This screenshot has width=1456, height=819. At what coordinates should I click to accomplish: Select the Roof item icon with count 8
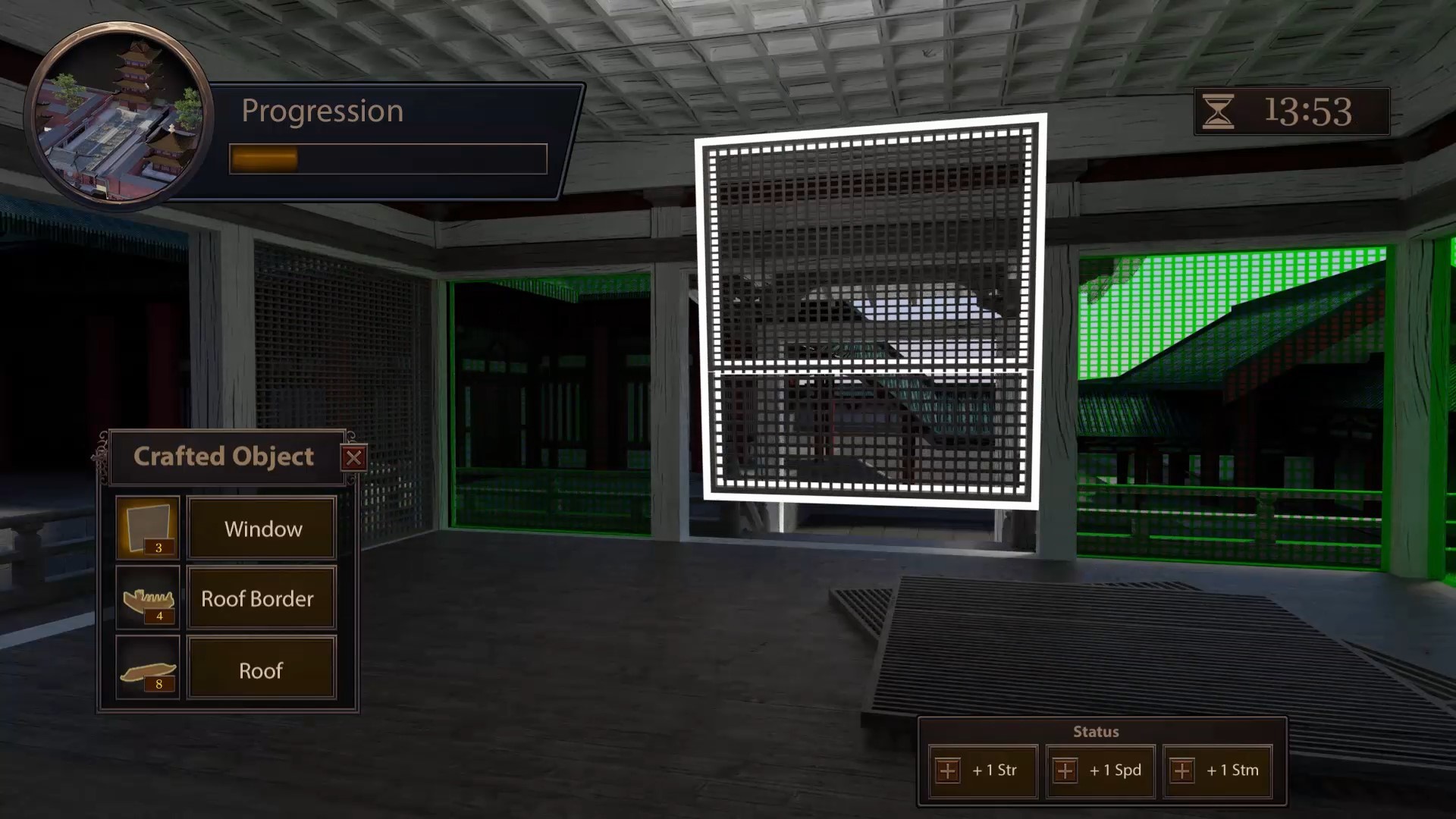click(x=147, y=667)
